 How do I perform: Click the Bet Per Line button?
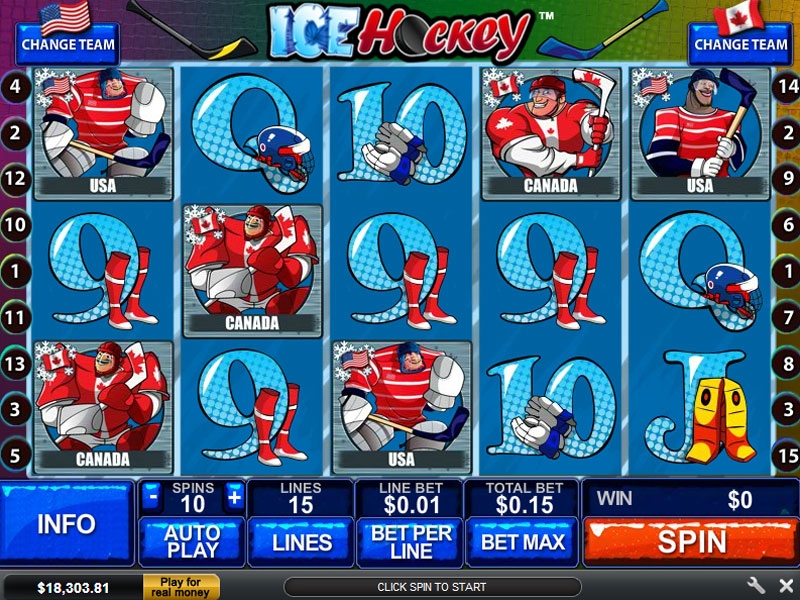click(410, 542)
